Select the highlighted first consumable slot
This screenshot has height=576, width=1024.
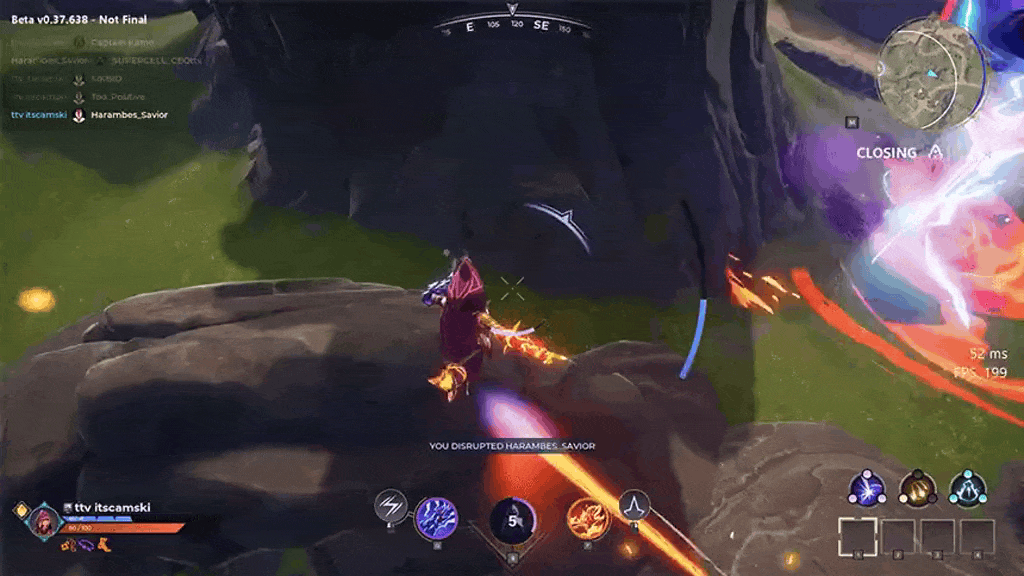[857, 536]
